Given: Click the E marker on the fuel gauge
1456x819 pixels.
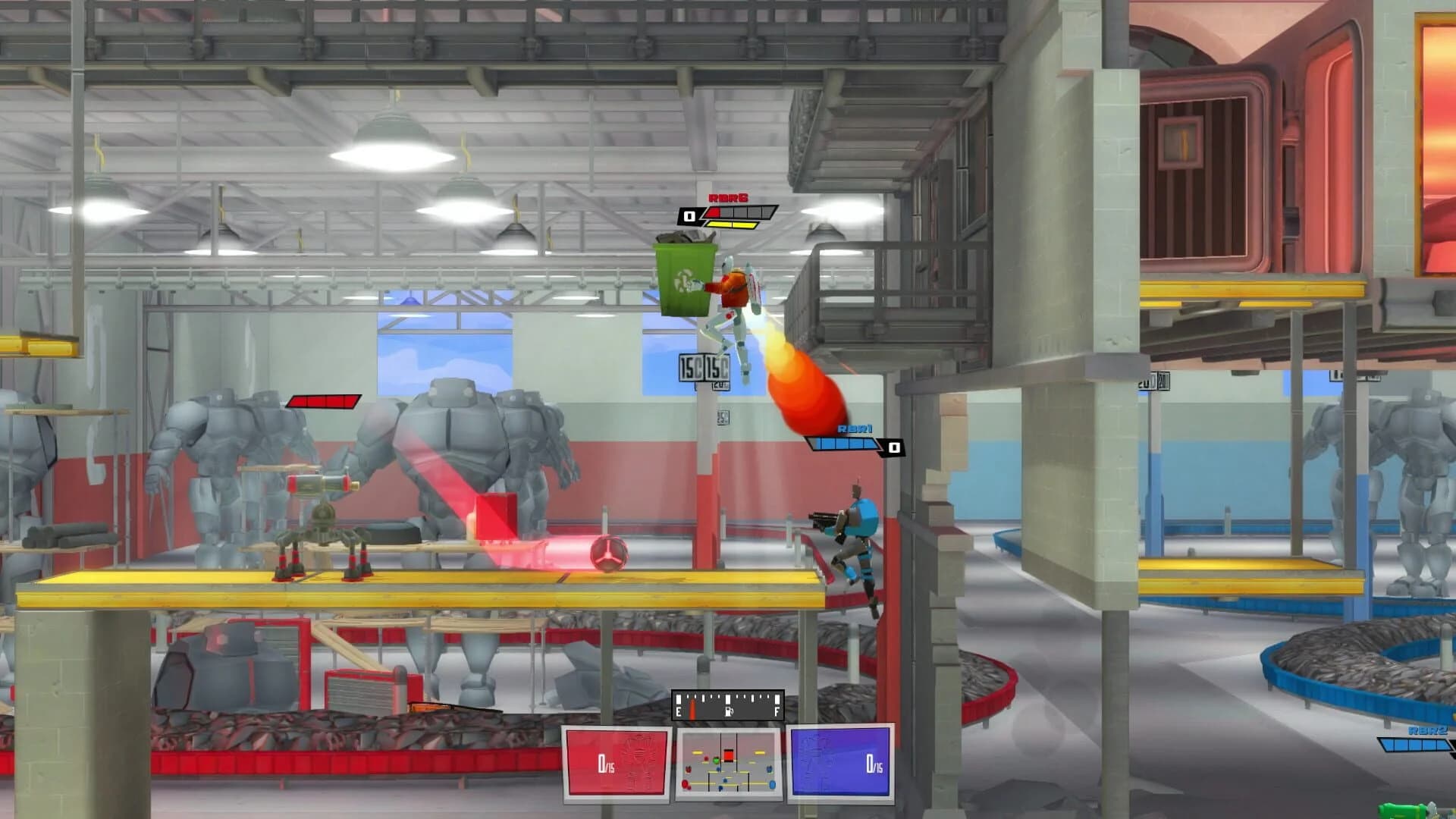Looking at the screenshot, I should point(678,711).
